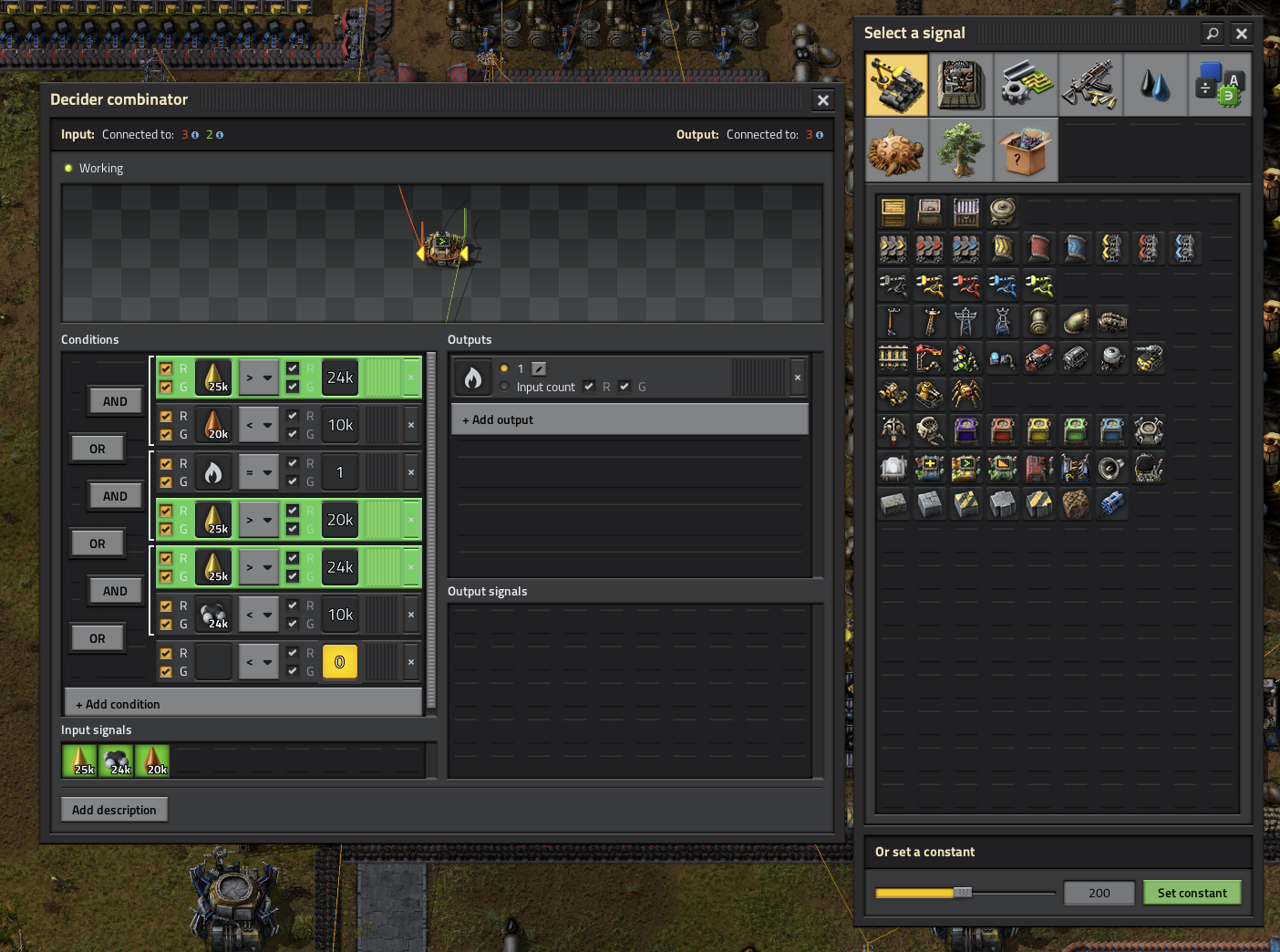The width and height of the screenshot is (1280, 952).
Task: Open the unsorted question-mark box tab
Action: coord(1026,150)
